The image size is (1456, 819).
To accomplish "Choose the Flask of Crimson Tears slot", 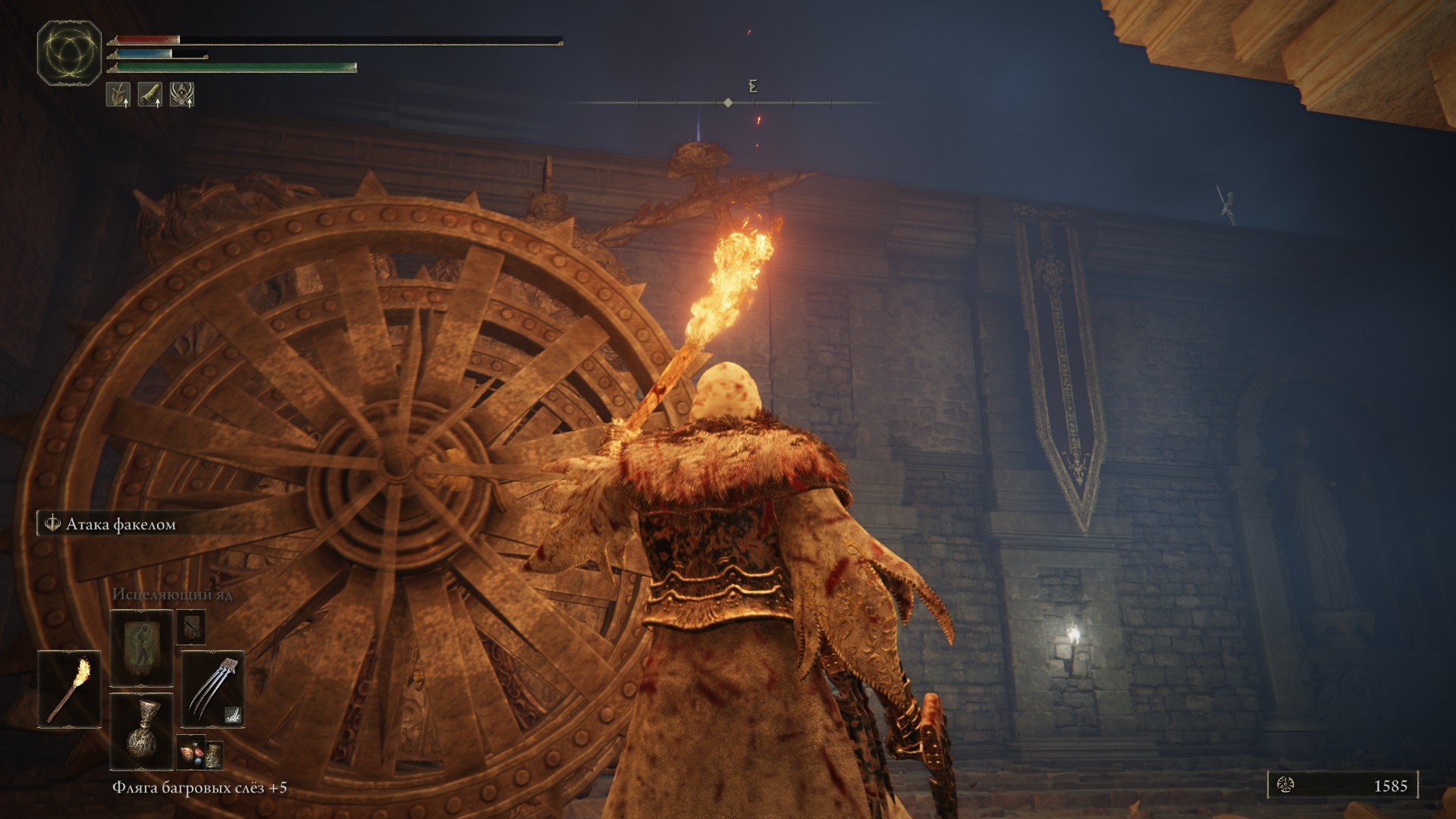I will pyautogui.click(x=142, y=731).
